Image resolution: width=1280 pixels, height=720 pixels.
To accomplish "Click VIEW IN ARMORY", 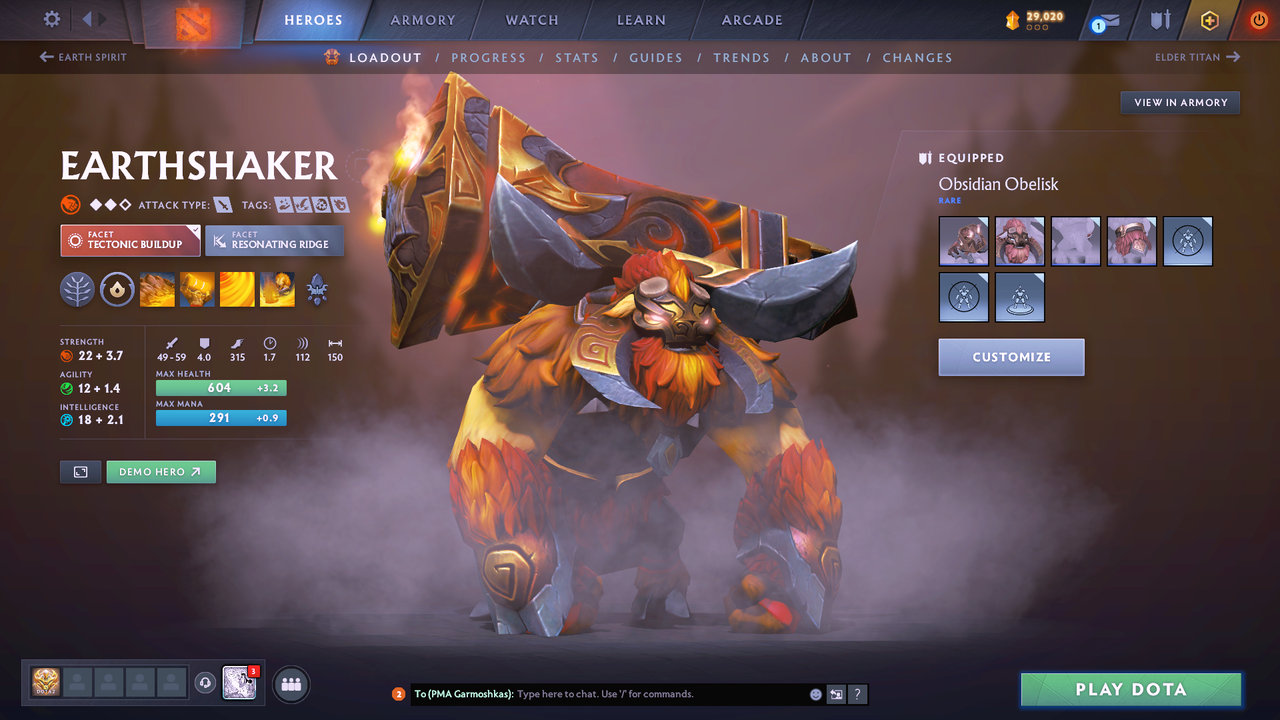I will [1179, 102].
